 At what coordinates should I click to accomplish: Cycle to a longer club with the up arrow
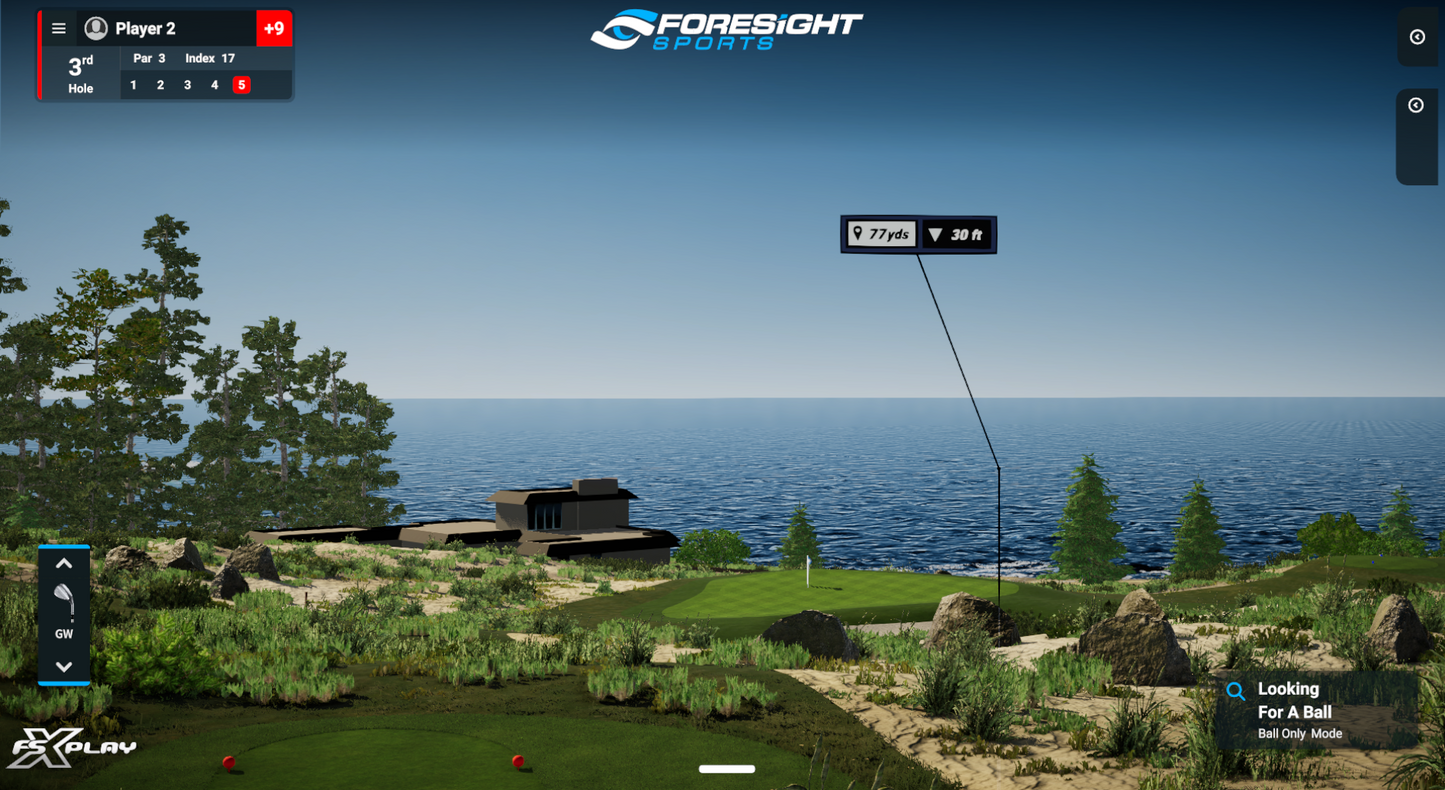64,562
